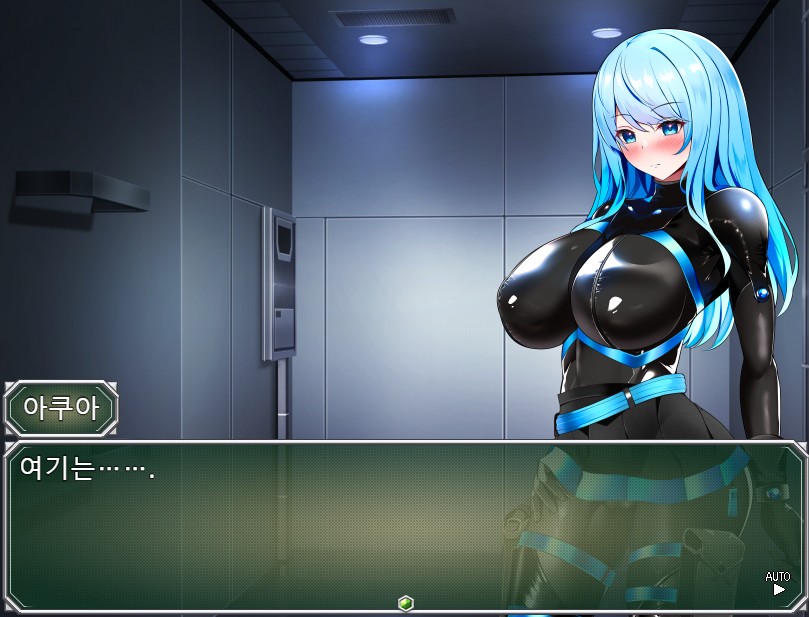The width and height of the screenshot is (809, 617).
Task: Click the green gem continue indicator
Action: 405,603
